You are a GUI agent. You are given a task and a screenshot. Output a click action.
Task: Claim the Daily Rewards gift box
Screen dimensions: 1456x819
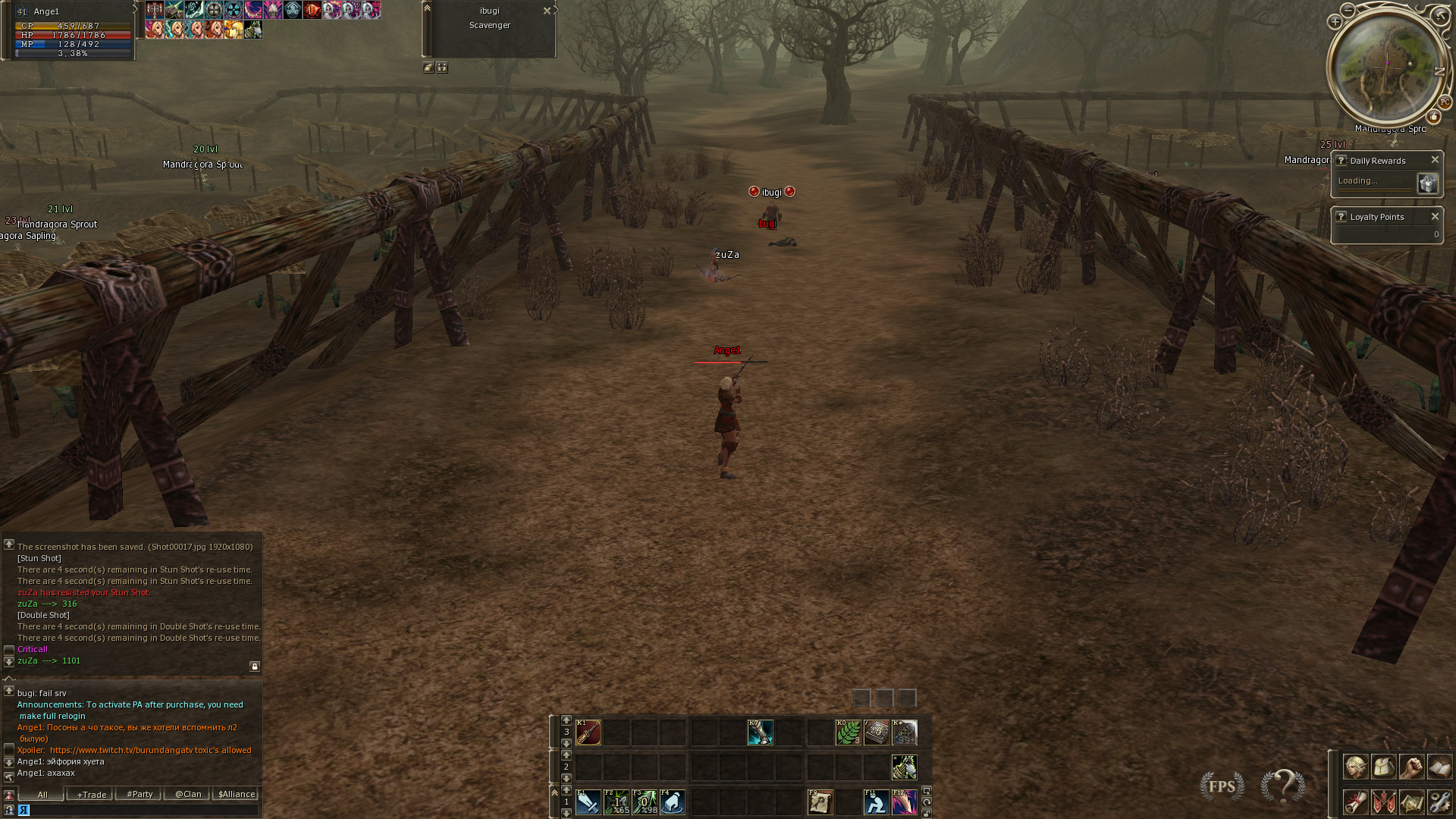(x=1427, y=184)
